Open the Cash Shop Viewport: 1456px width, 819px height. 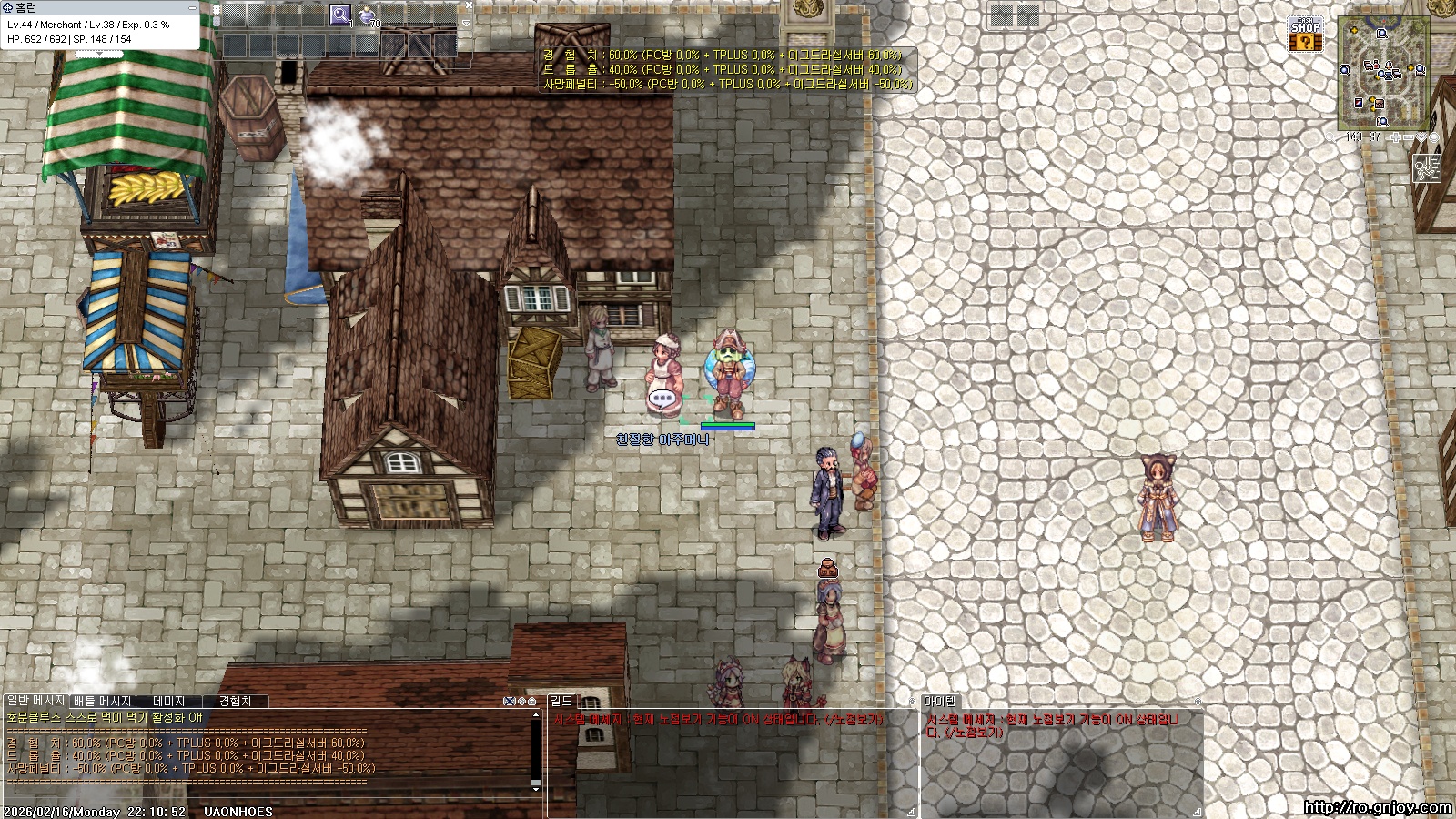[1306, 35]
